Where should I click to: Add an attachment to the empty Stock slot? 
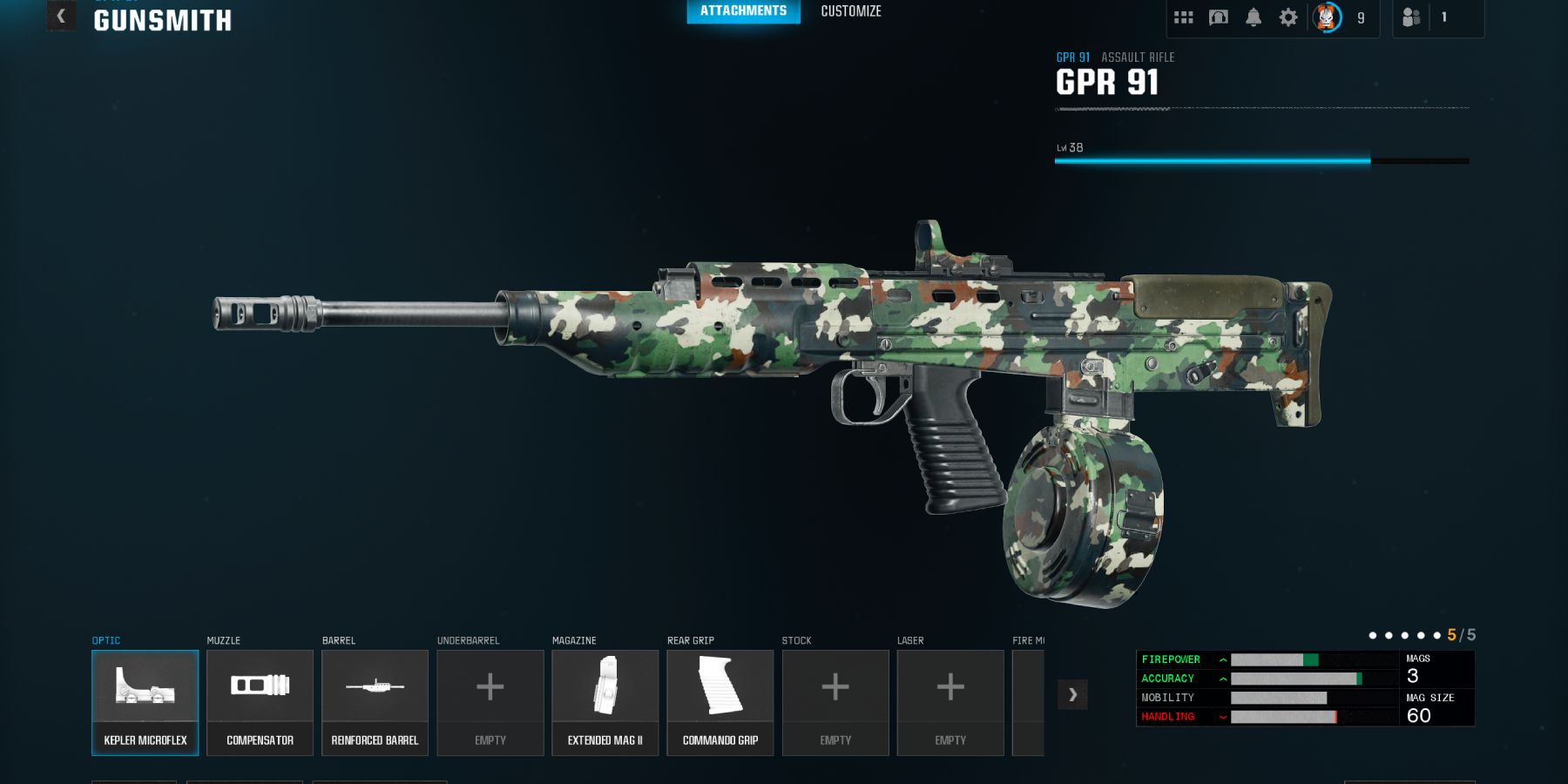tap(835, 702)
